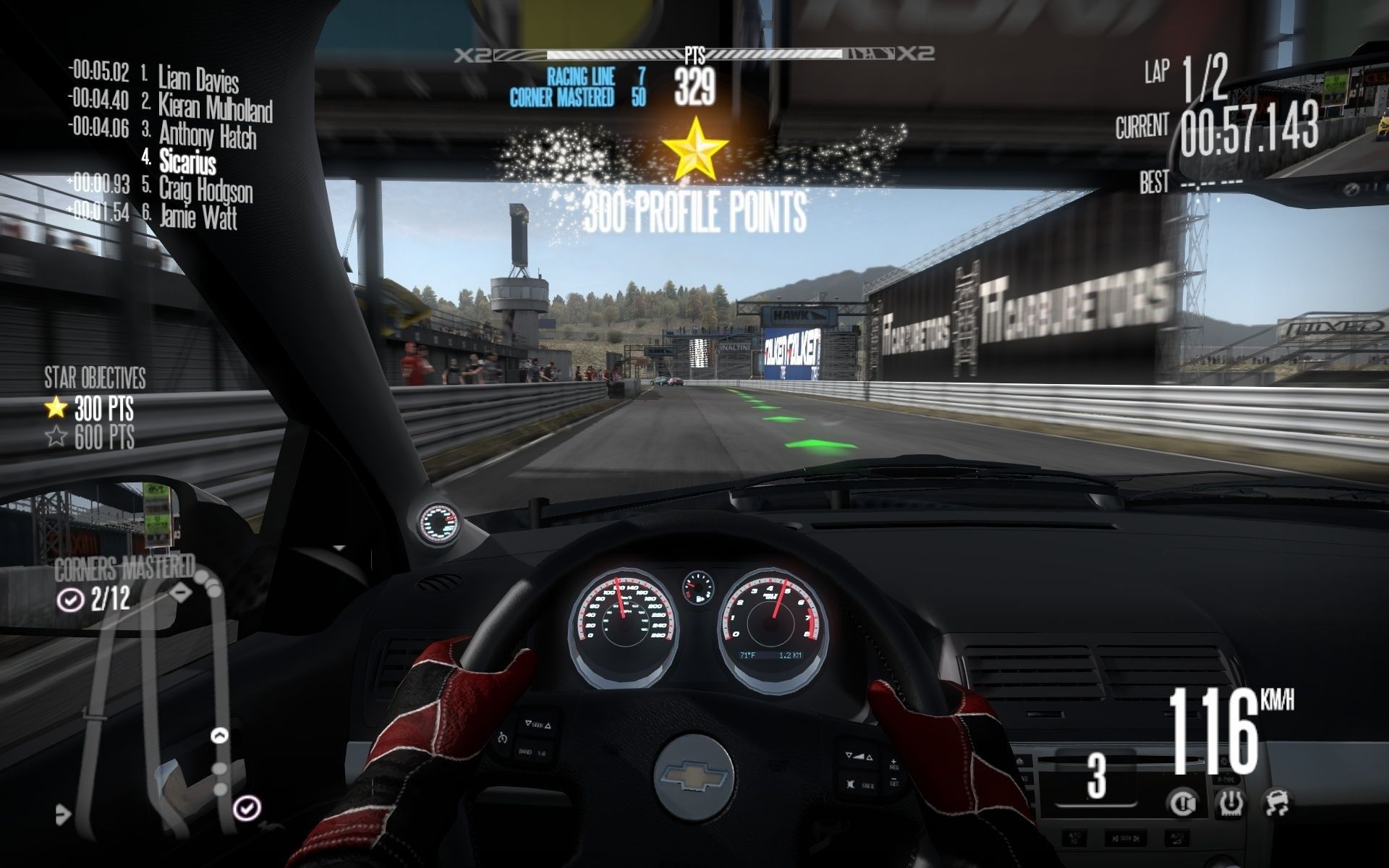Viewport: 1389px width, 868px height.
Task: Click the tire pressure warning icon
Action: pos(1231,803)
